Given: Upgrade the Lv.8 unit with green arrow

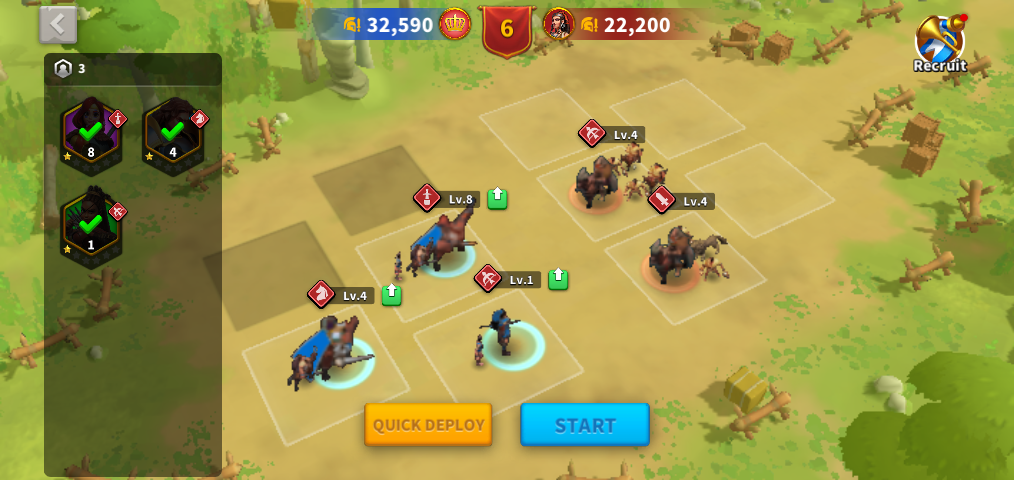Looking at the screenshot, I should coord(497,198).
